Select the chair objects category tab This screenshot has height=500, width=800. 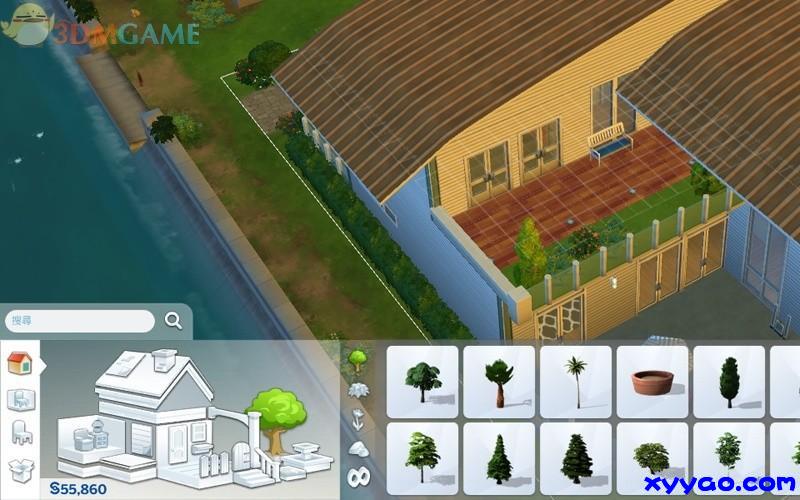[x=20, y=433]
